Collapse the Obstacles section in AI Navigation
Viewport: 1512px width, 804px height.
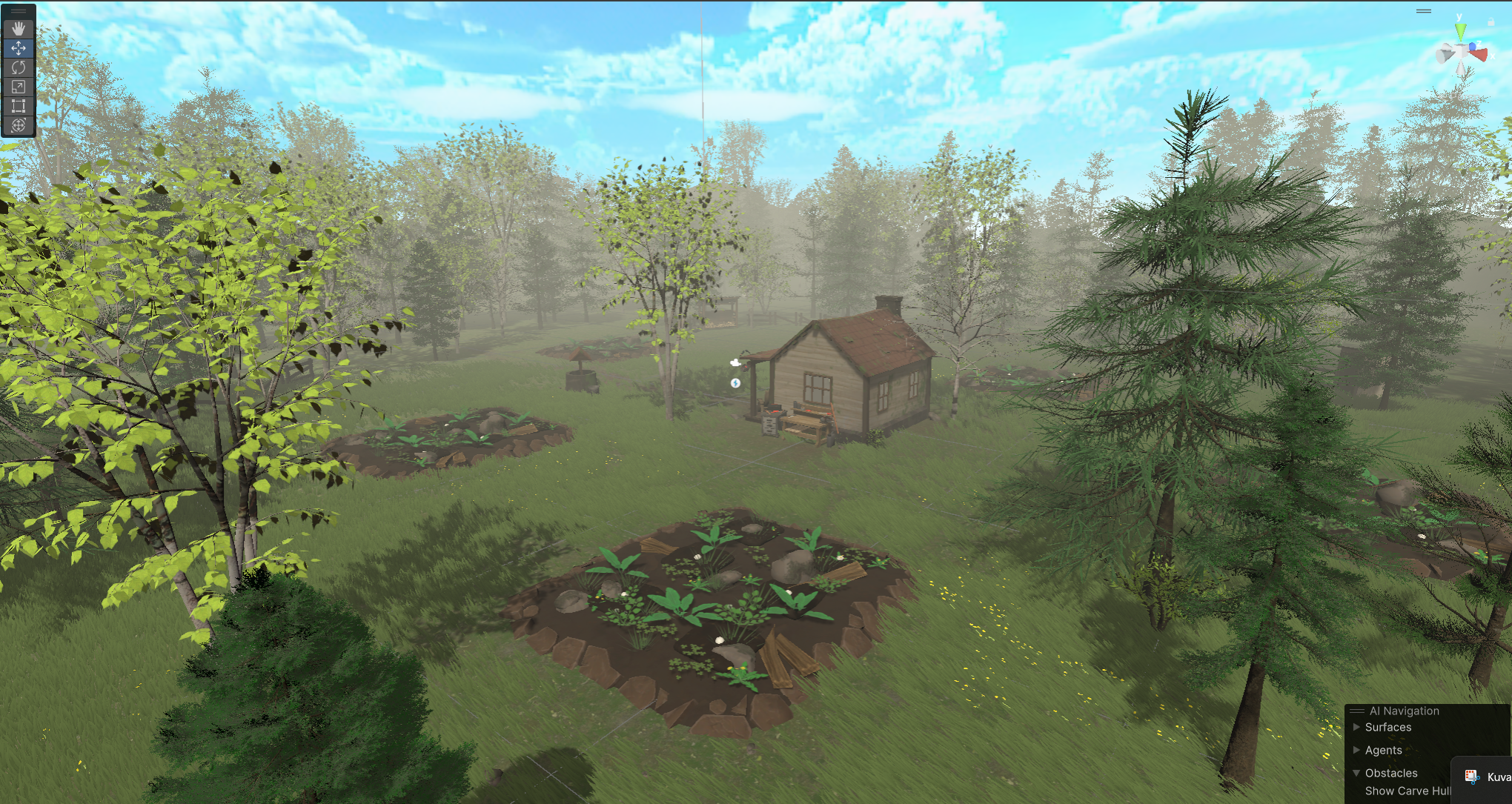click(1356, 773)
